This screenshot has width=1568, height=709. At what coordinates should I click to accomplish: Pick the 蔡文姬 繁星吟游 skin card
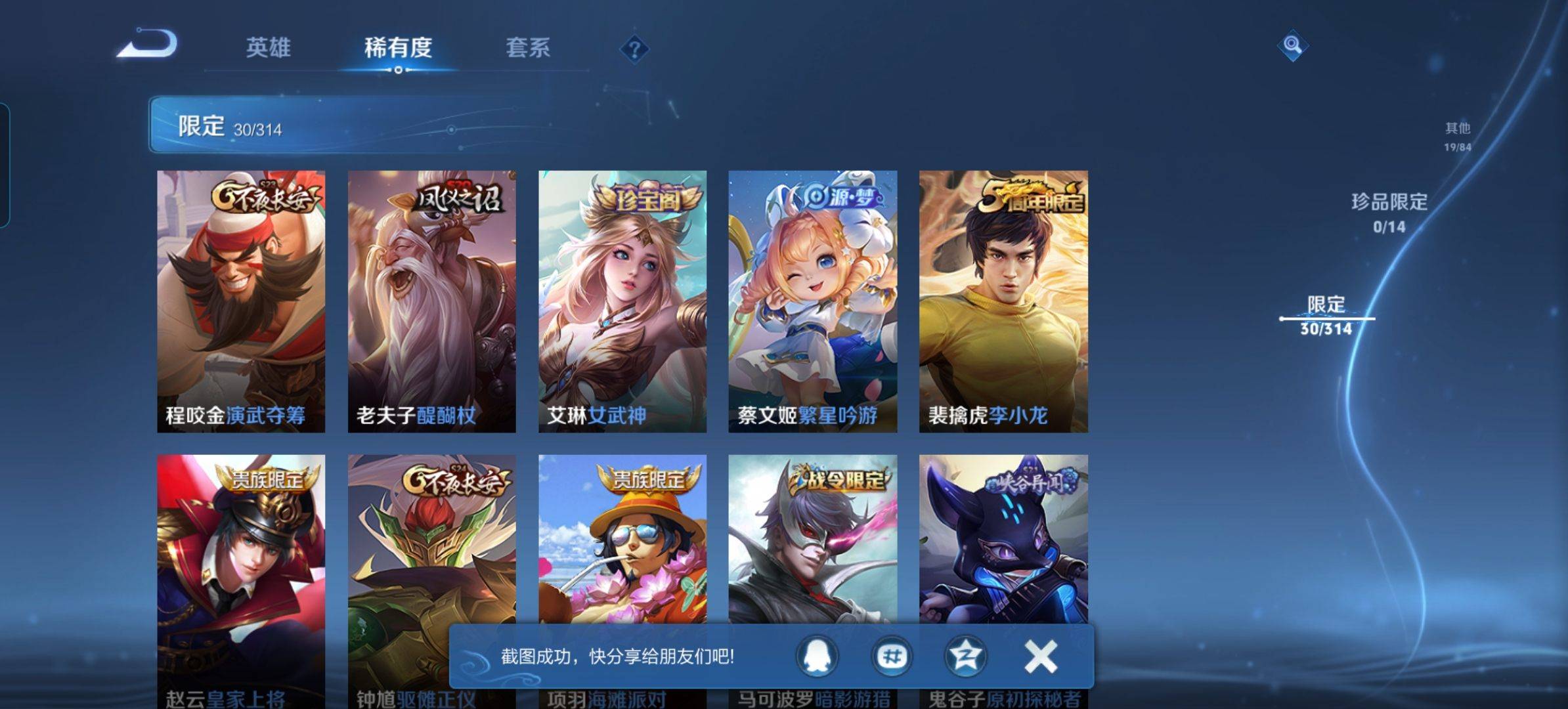812,301
